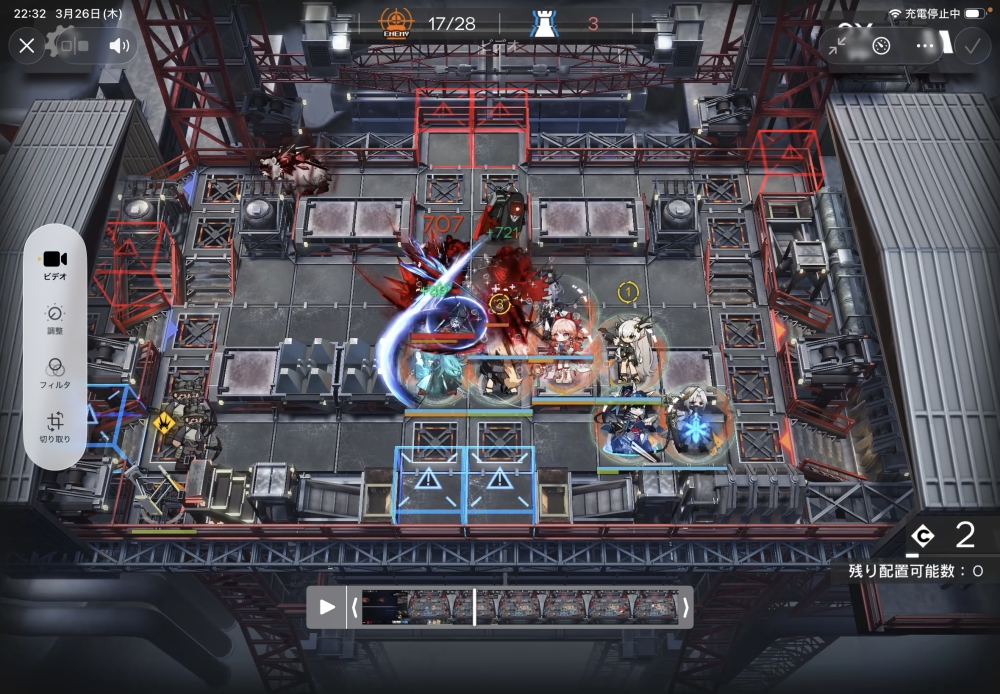Close the video editor with the X
The width and height of the screenshot is (1000, 694).
tap(27, 45)
